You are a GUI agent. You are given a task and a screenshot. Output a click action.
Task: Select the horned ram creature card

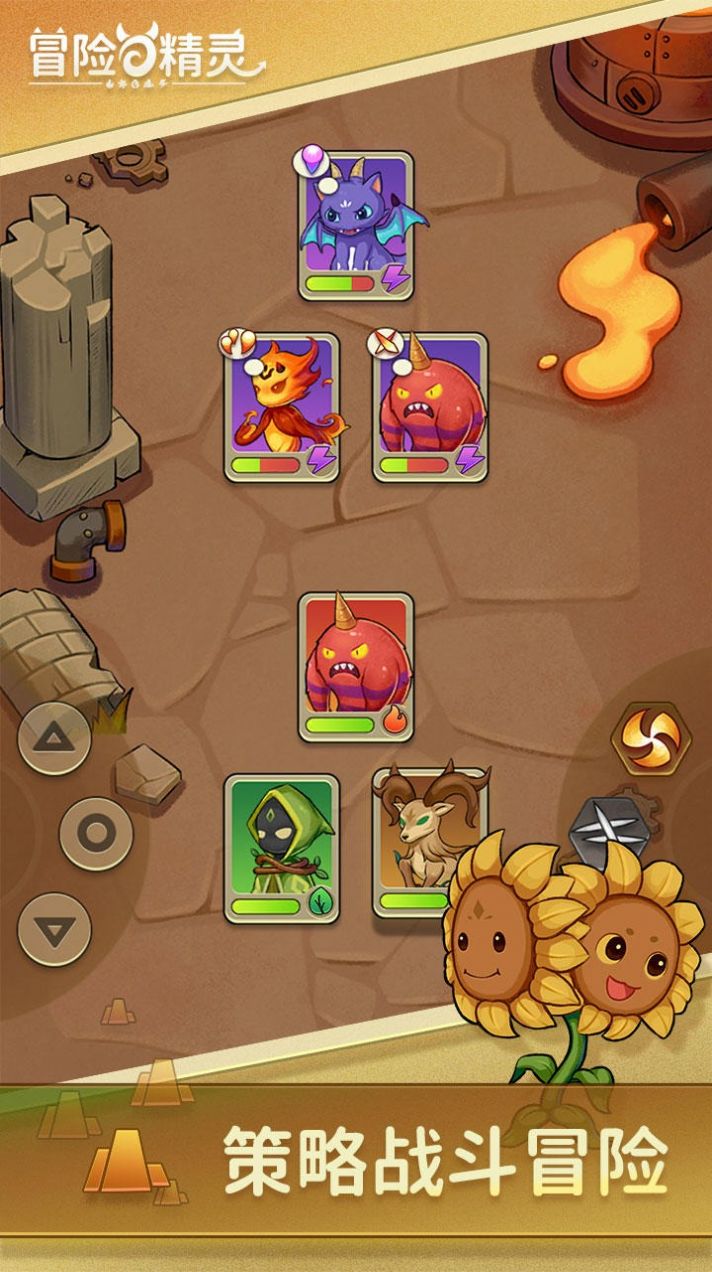pyautogui.click(x=418, y=840)
